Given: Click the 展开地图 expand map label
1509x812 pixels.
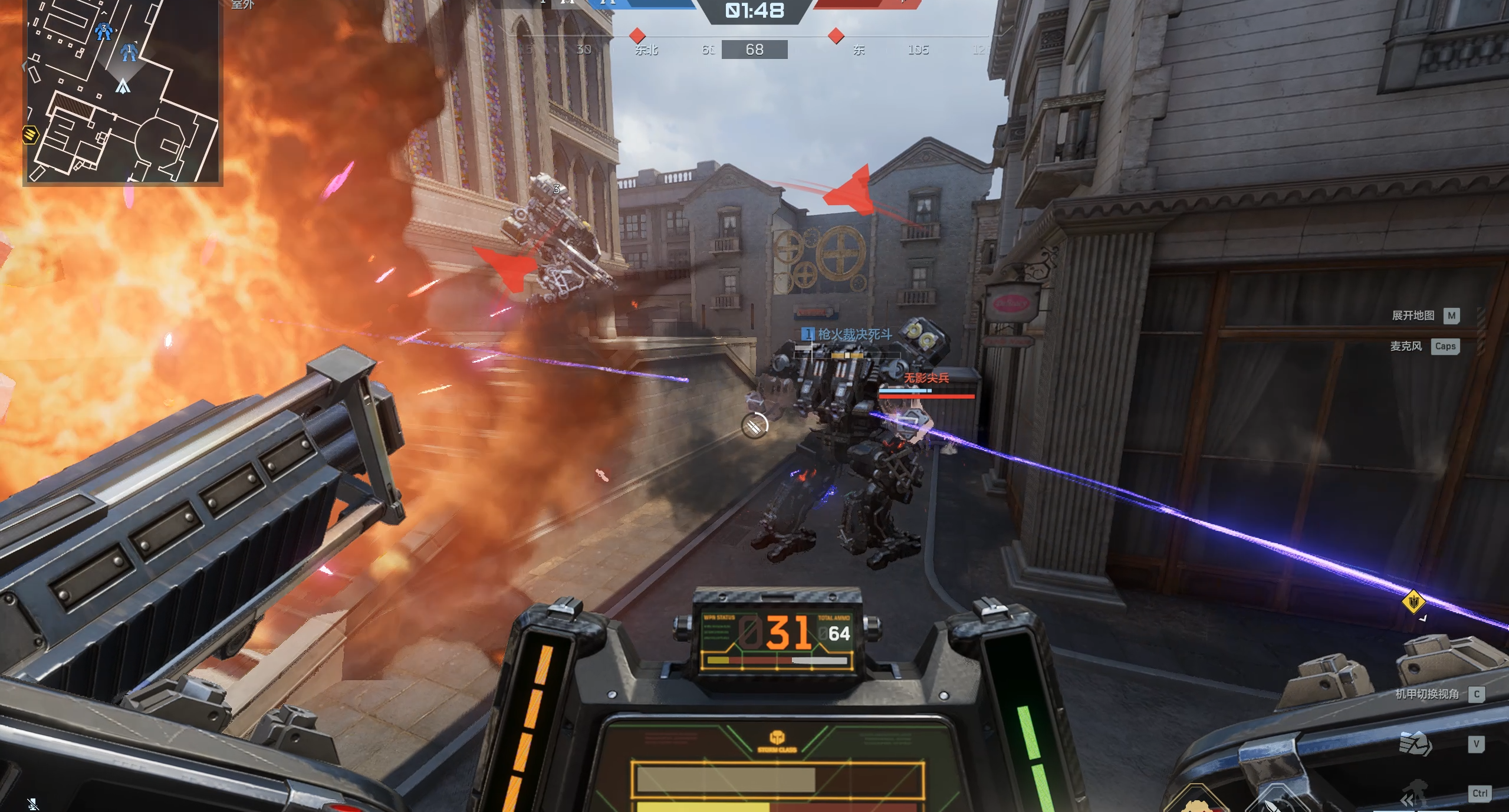Looking at the screenshot, I should pos(1413,315).
